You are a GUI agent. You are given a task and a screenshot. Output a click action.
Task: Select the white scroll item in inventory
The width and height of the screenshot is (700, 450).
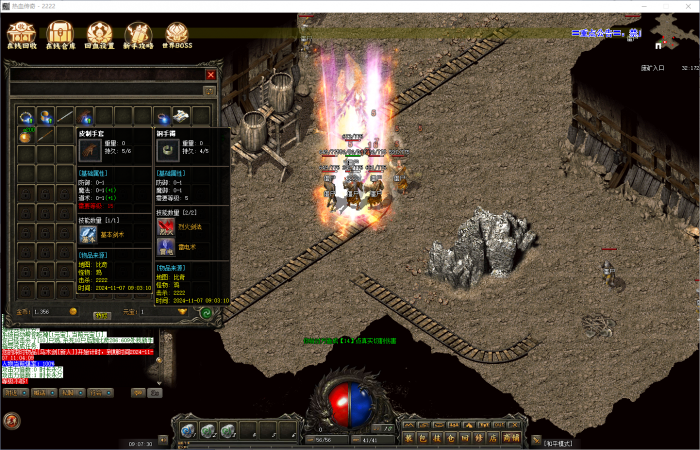point(180,115)
